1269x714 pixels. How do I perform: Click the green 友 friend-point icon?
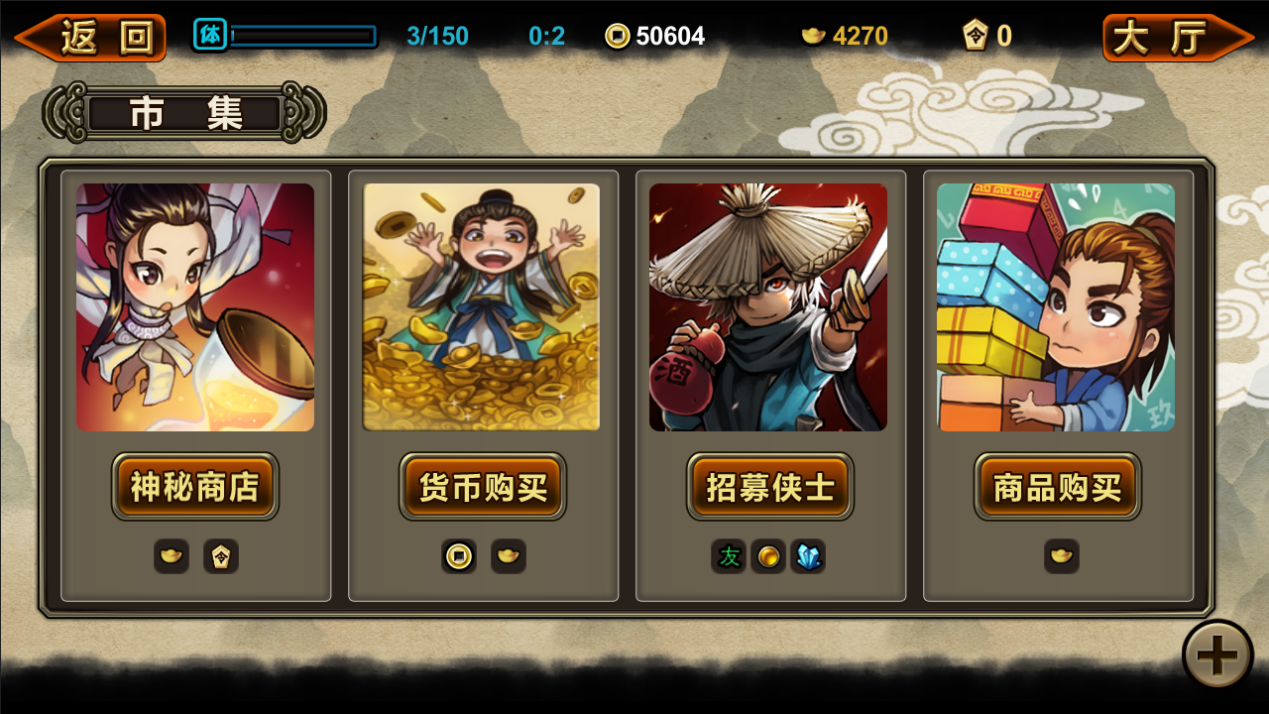click(x=729, y=556)
